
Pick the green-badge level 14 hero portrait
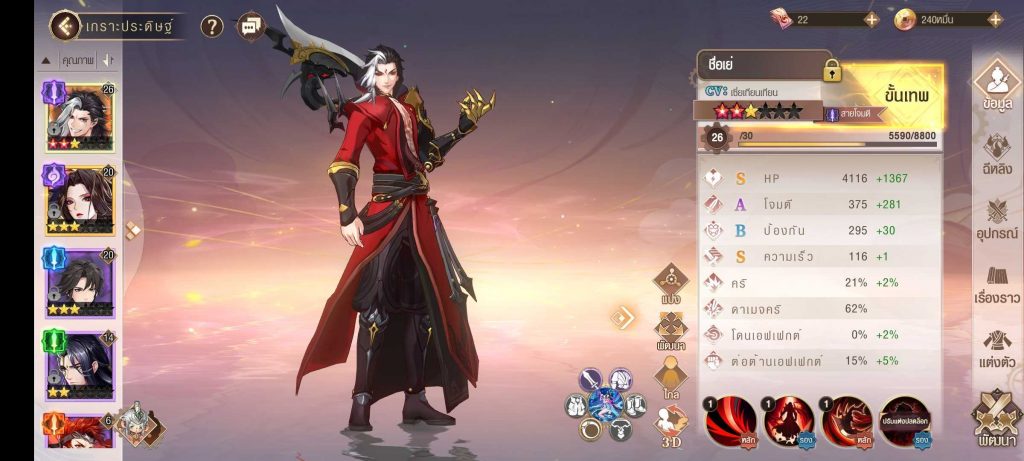(x=79, y=366)
